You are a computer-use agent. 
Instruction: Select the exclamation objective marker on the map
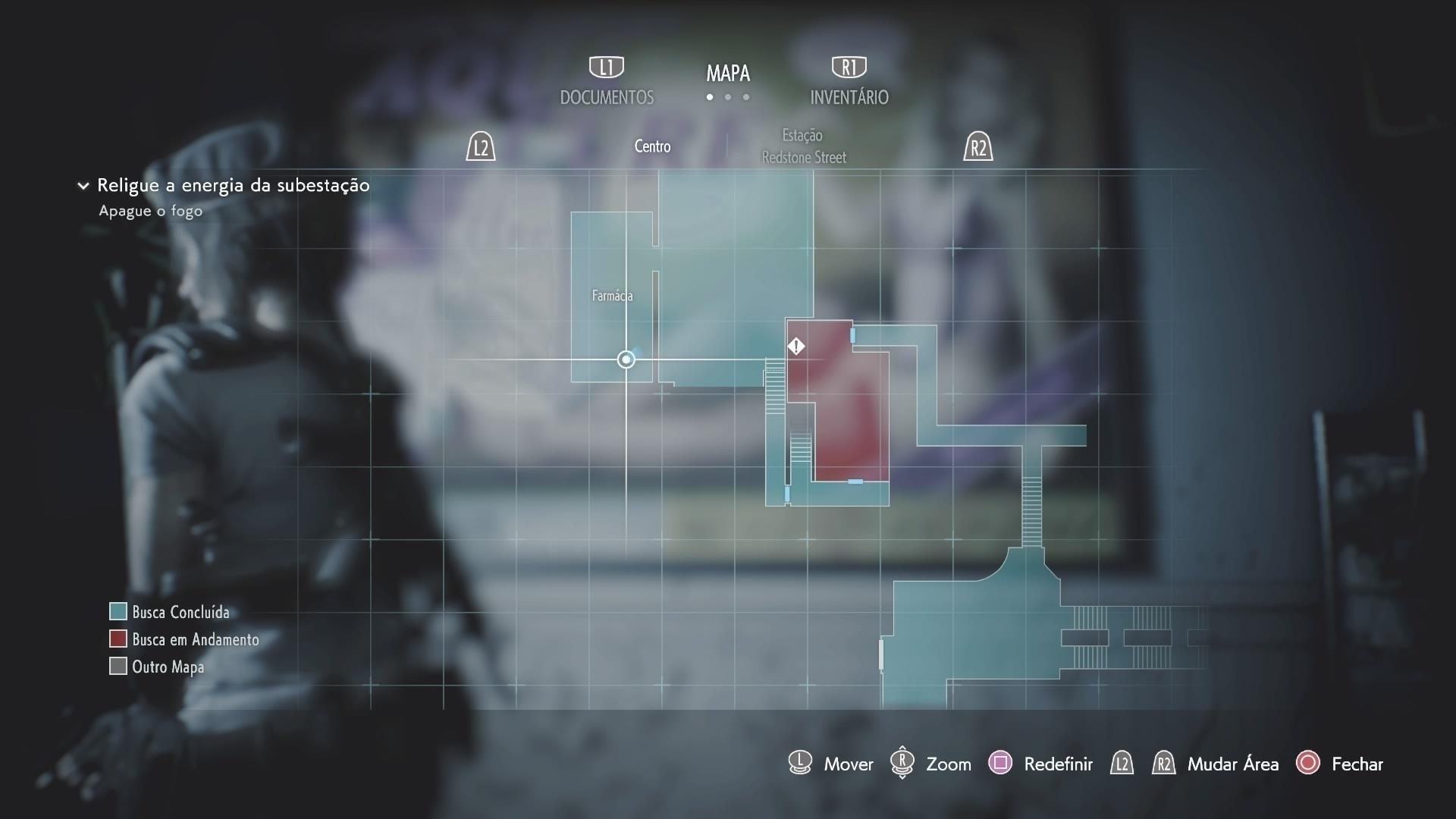click(x=796, y=347)
